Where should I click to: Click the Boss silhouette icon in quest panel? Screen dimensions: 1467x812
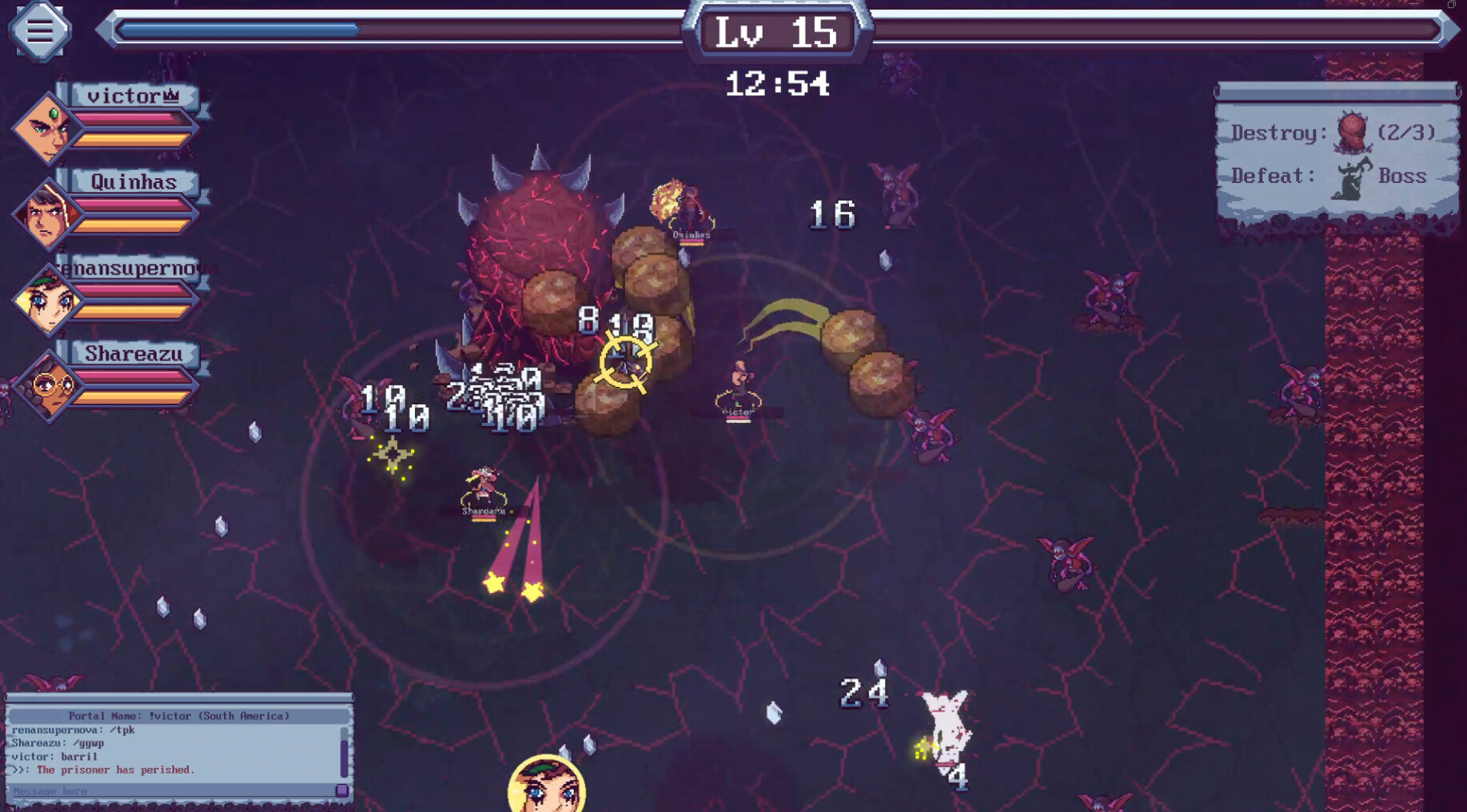click(x=1353, y=174)
